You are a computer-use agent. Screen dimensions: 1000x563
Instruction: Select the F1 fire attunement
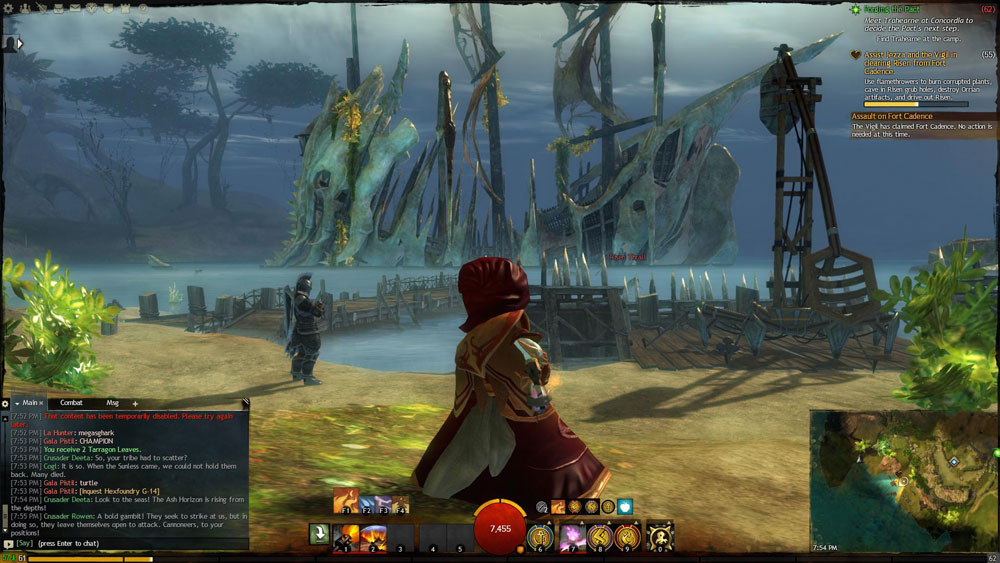pos(344,502)
